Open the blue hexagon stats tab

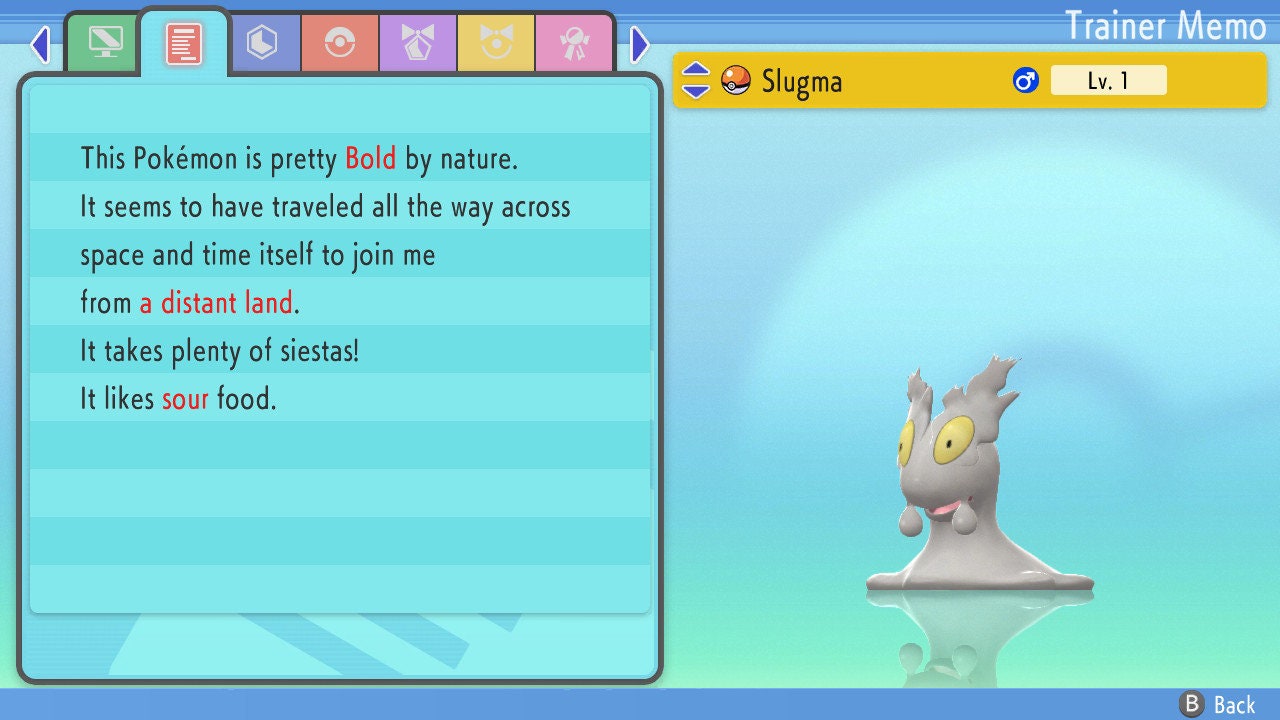tap(262, 43)
